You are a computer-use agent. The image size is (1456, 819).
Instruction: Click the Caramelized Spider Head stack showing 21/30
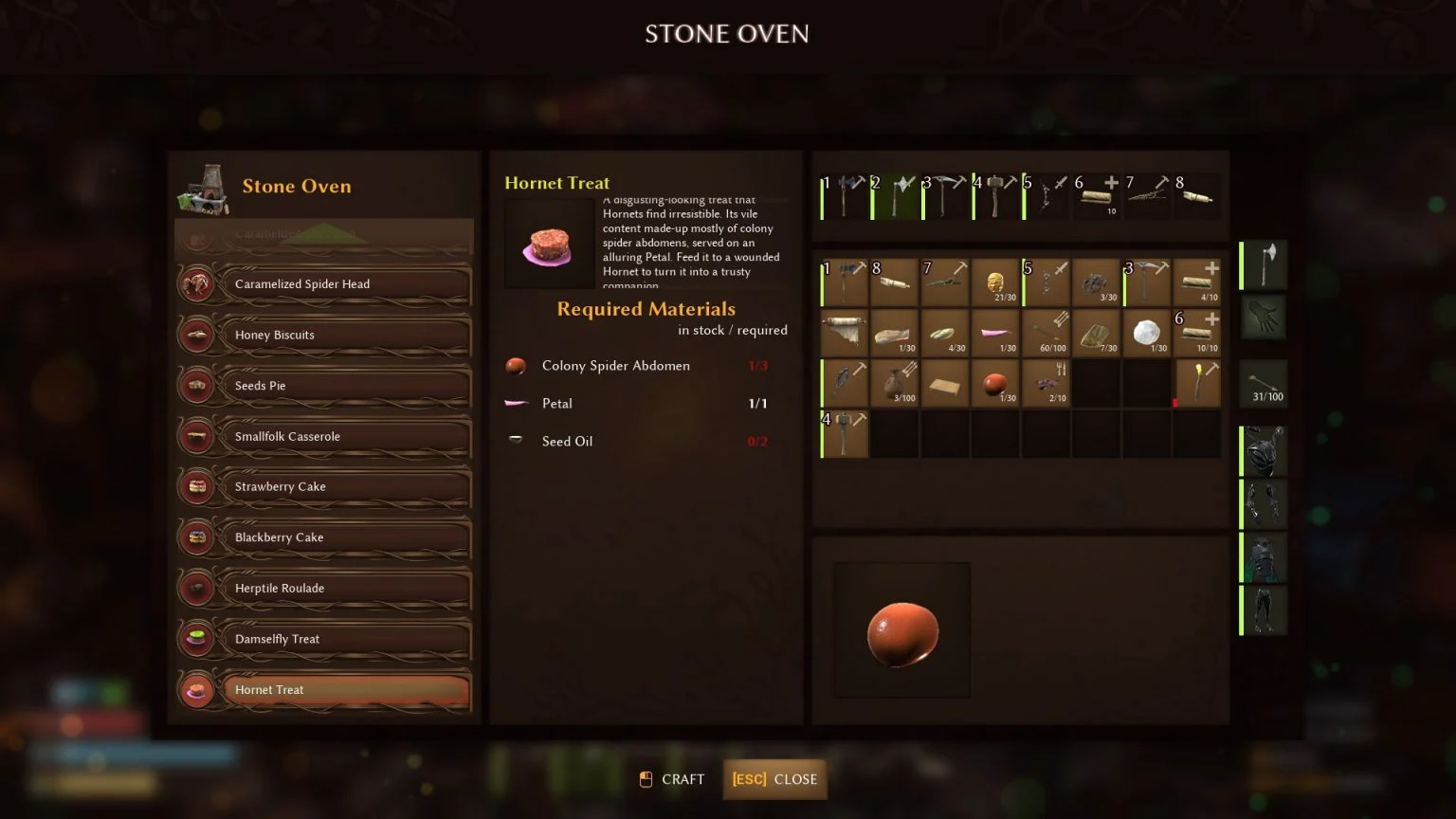[x=995, y=282]
